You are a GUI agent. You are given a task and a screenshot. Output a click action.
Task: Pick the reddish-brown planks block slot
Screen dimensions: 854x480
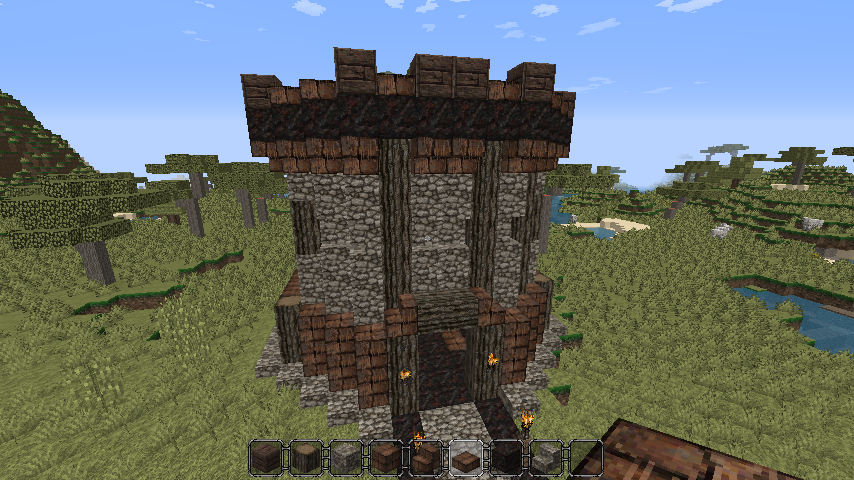click(x=385, y=458)
